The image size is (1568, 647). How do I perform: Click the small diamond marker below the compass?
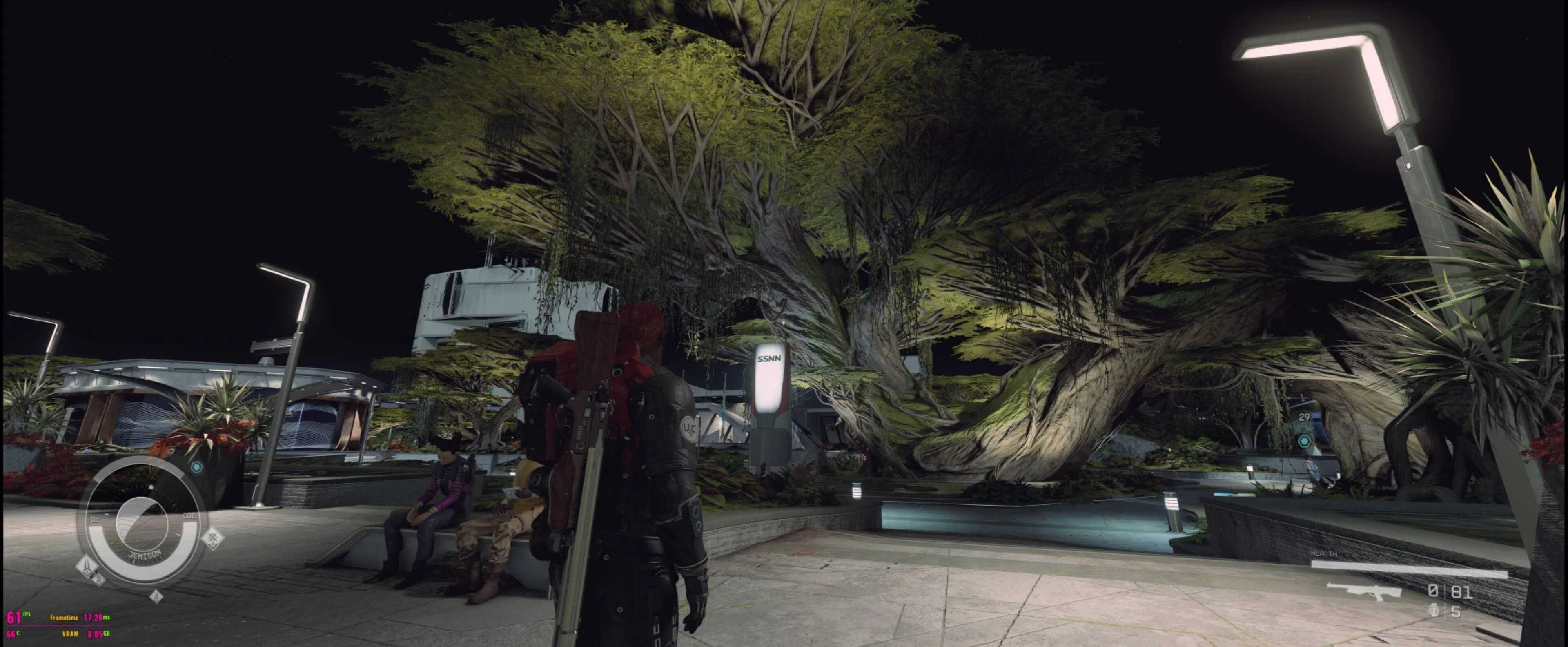[156, 596]
